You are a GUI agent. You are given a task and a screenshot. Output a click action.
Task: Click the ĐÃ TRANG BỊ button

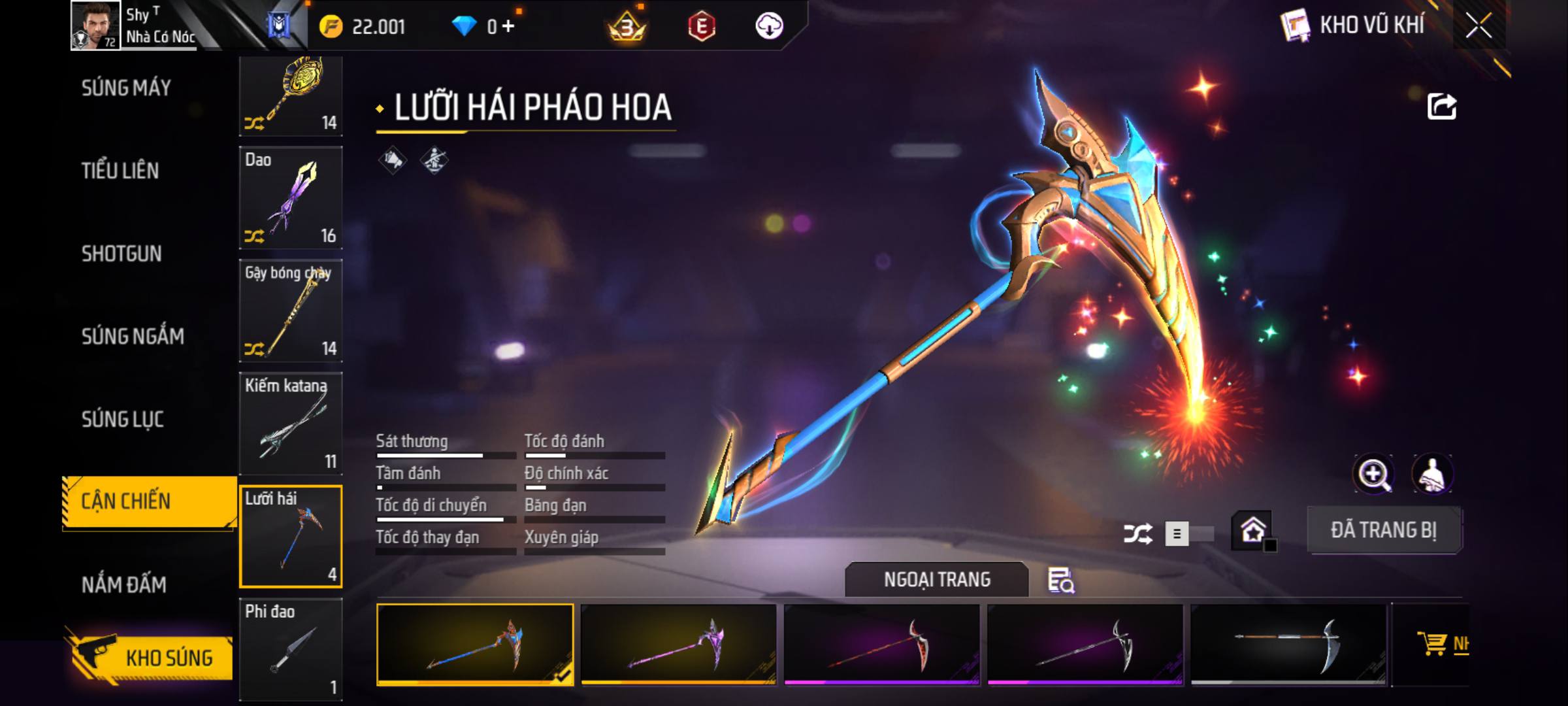tap(1384, 530)
